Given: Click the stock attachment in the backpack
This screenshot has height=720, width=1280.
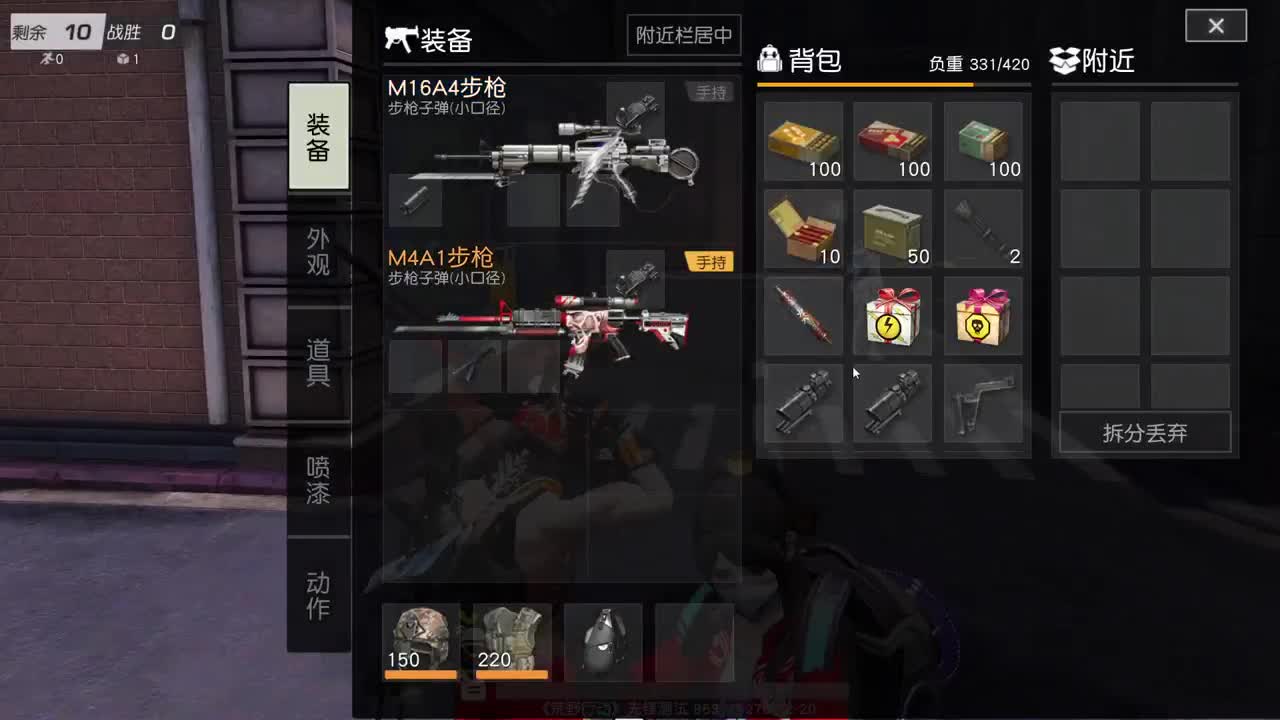Looking at the screenshot, I should pos(983,403).
